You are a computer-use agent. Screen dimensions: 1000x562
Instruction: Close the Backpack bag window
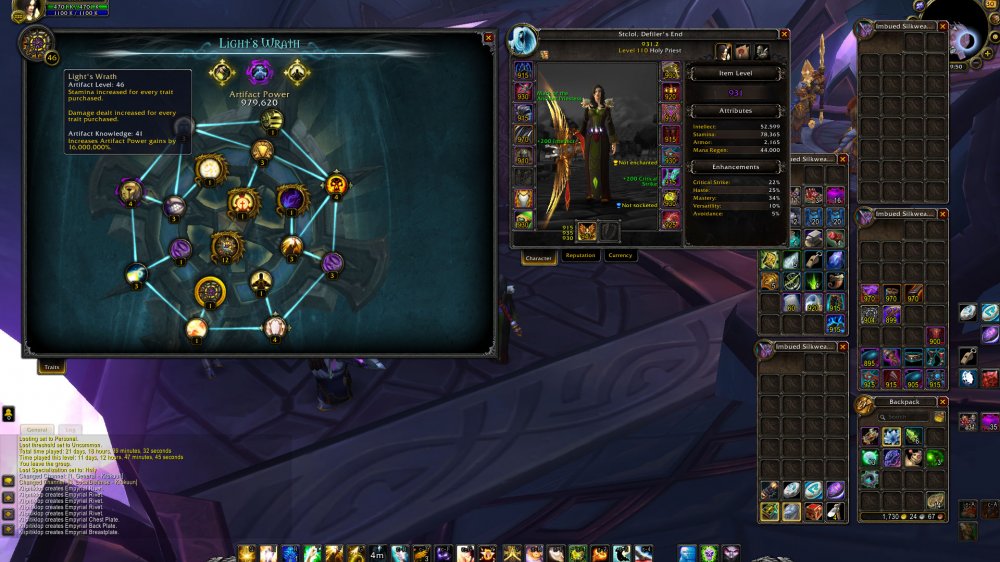(x=943, y=402)
